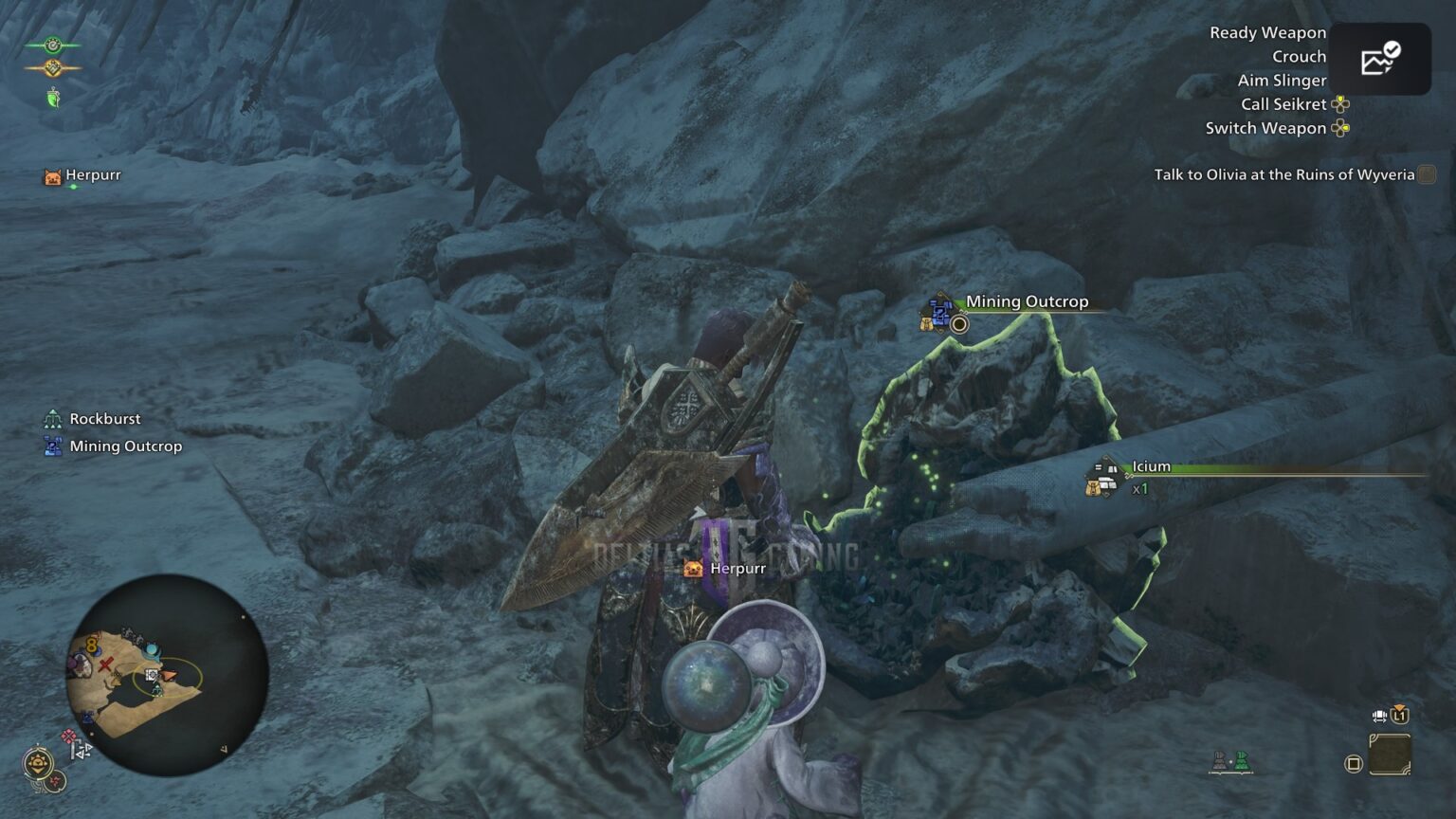Open the golden rank emblem below it
Image resolution: width=1456 pixels, height=819 pixels.
coord(55,68)
